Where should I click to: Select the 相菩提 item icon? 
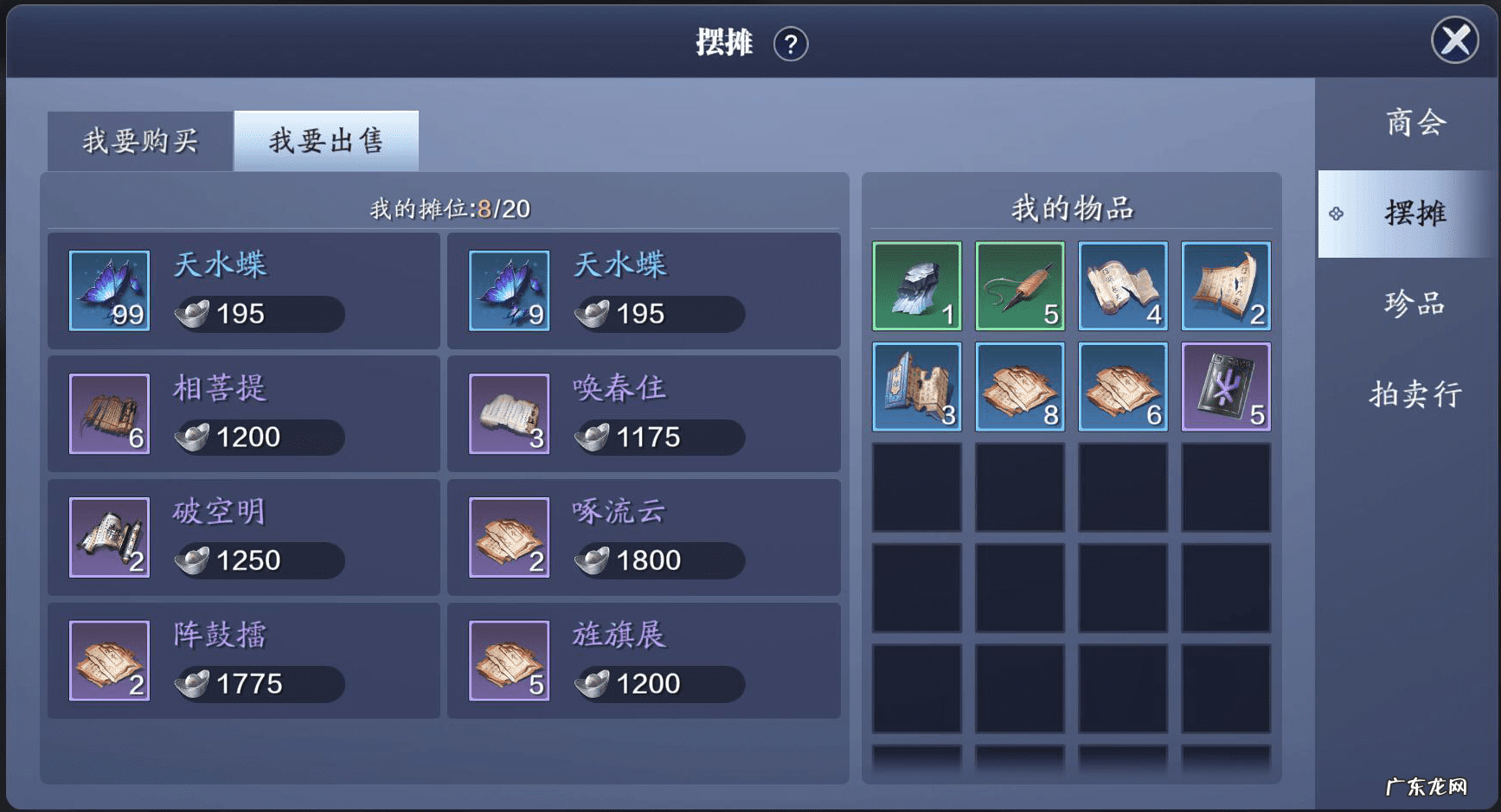tap(109, 413)
